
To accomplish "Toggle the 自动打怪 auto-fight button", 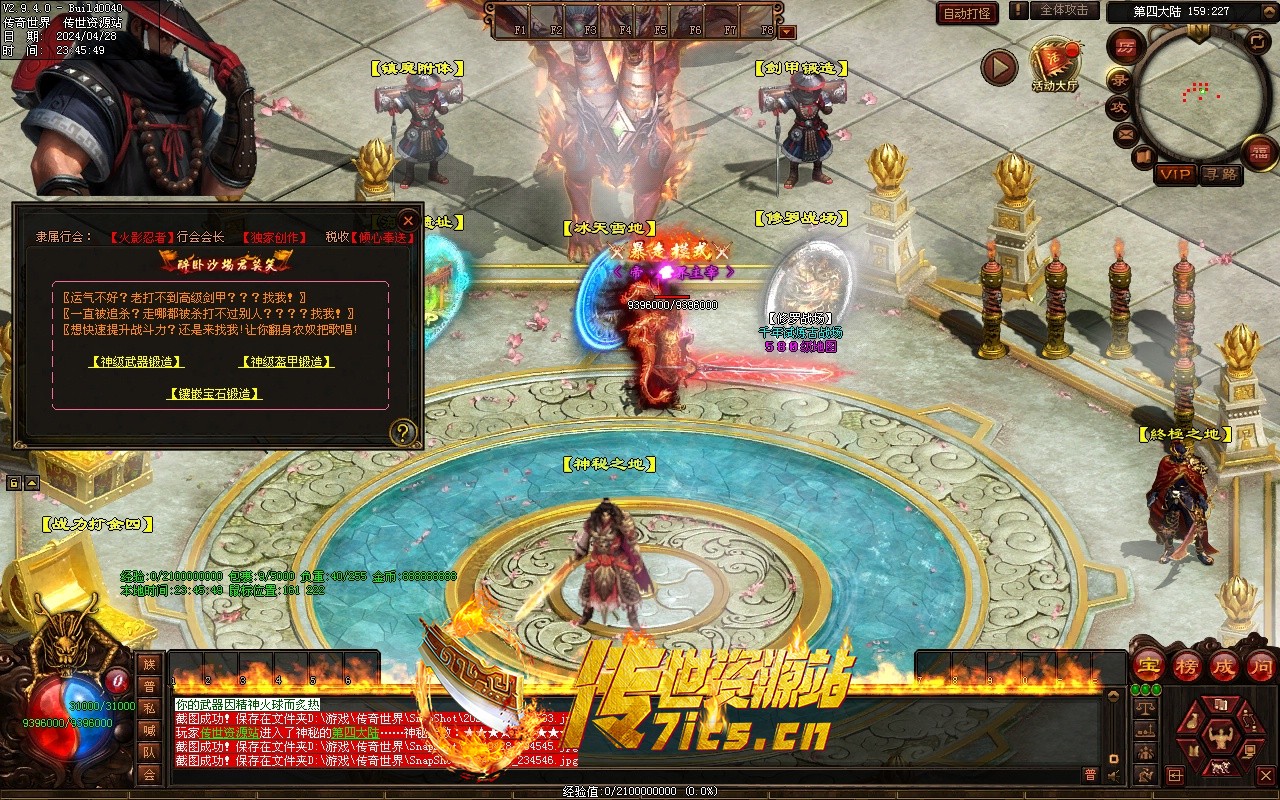I will [967, 13].
